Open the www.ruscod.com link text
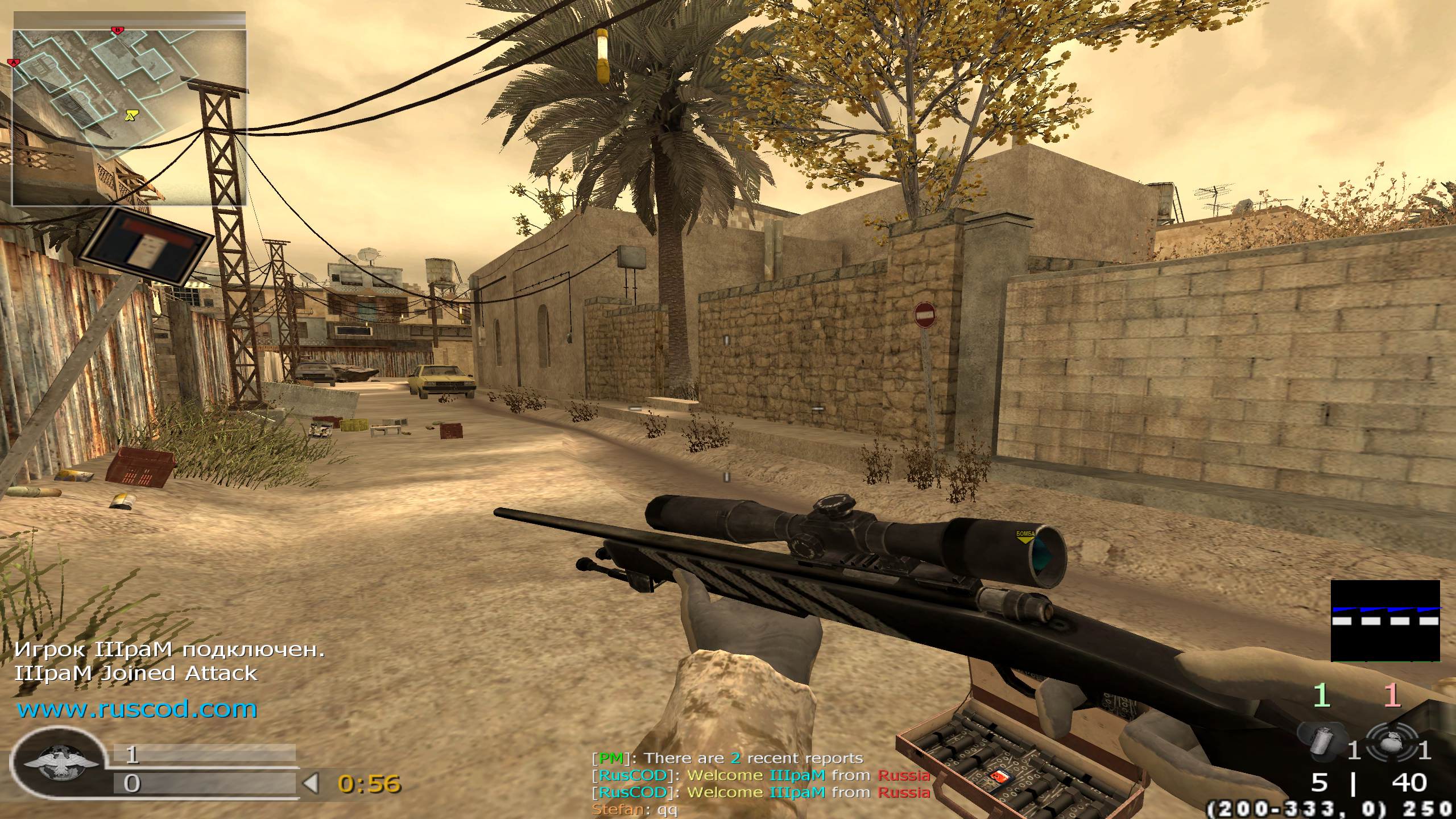Viewport: 1456px width, 819px height. tap(137, 709)
